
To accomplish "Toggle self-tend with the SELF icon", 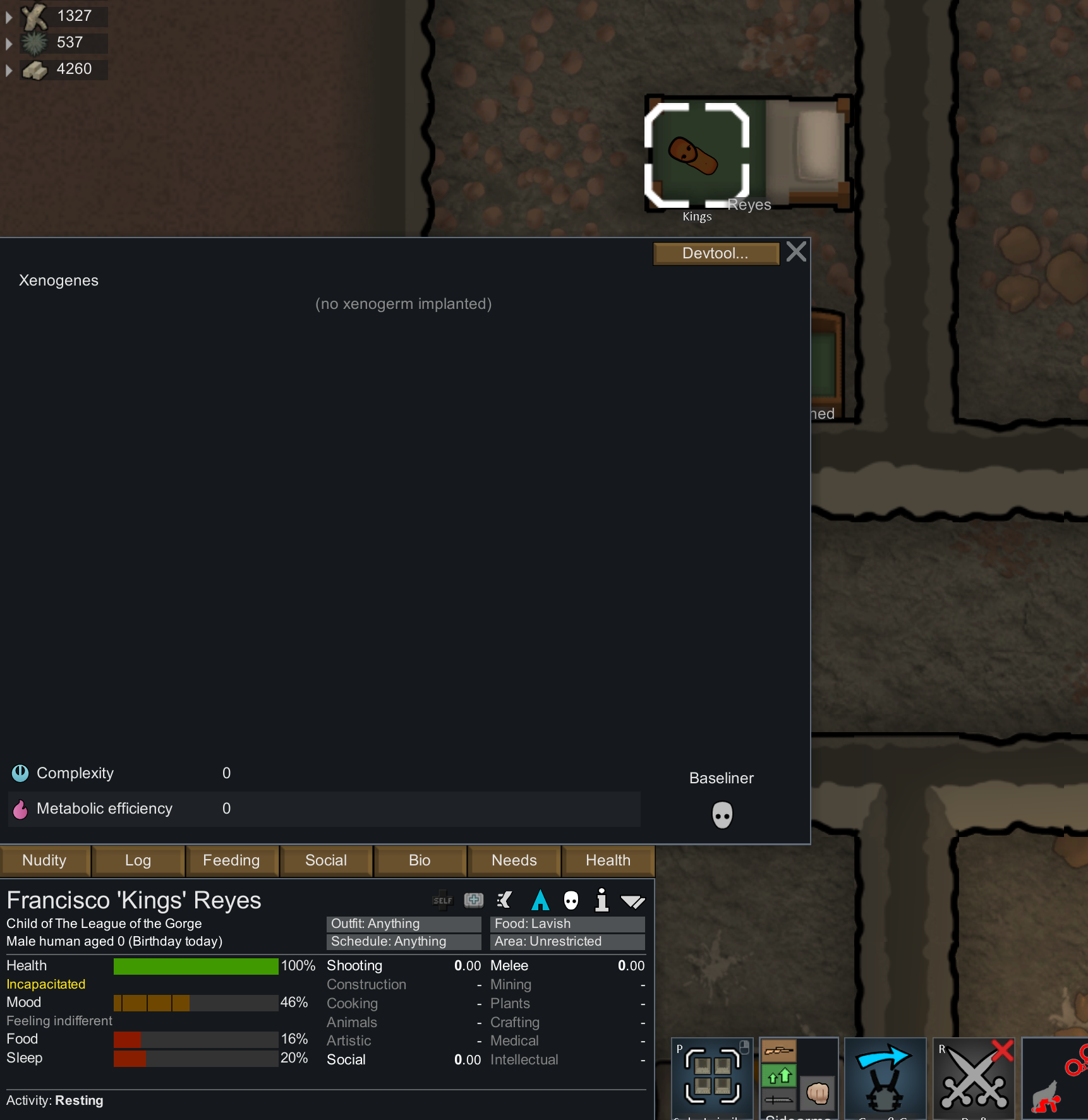I will pyautogui.click(x=442, y=900).
